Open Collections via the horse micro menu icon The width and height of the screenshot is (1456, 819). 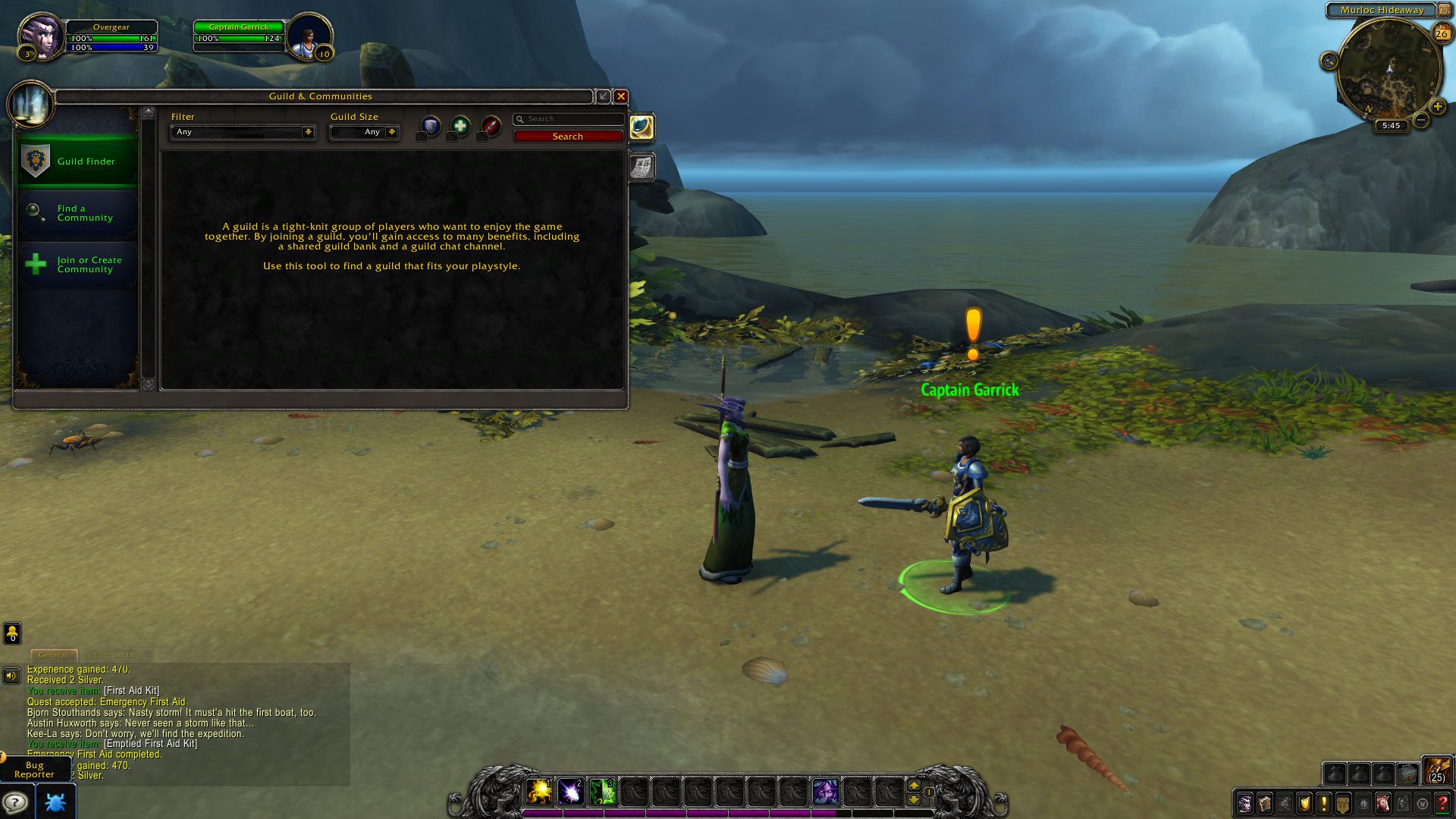[1383, 802]
